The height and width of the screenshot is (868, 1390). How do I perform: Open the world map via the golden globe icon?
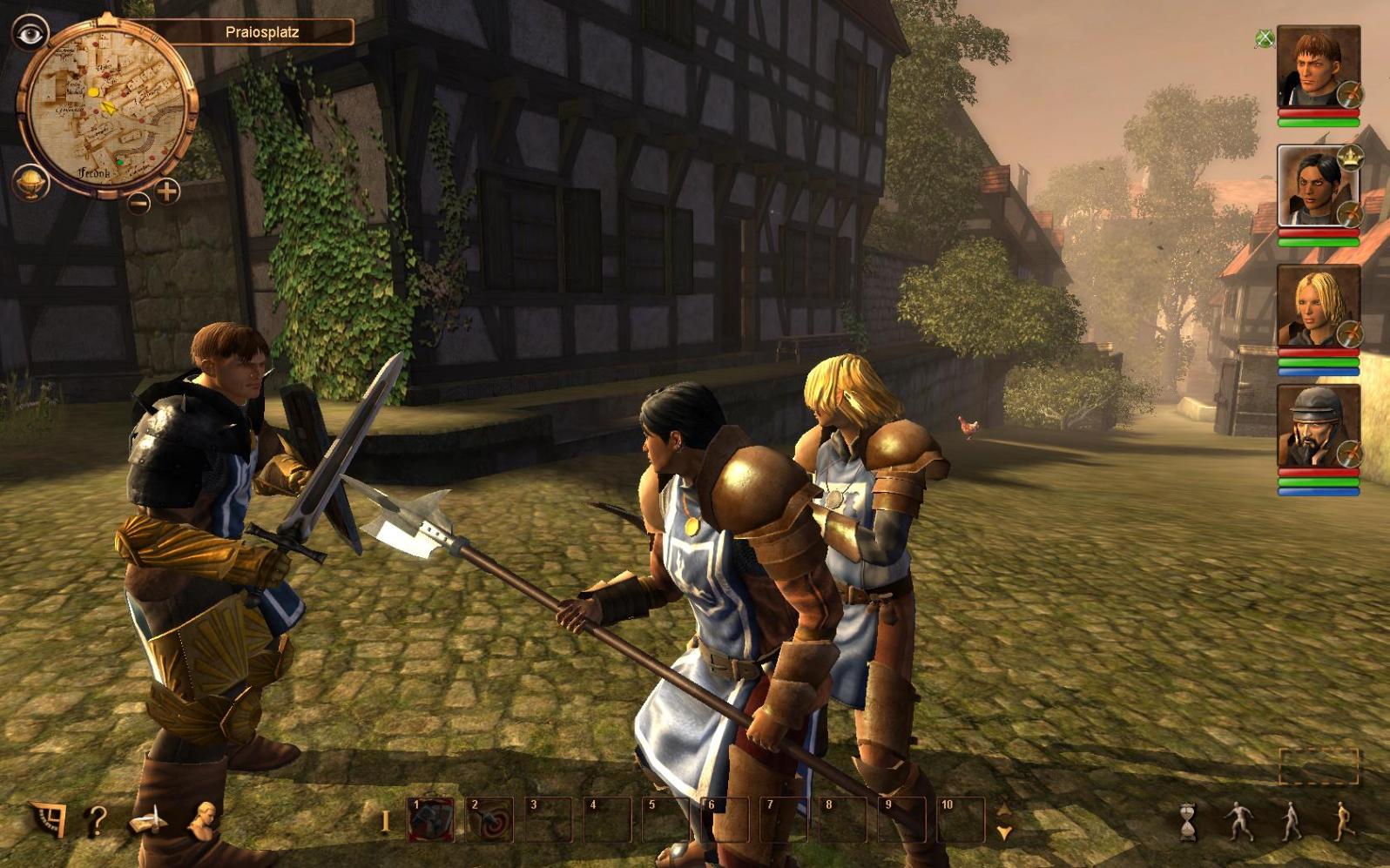(x=31, y=182)
